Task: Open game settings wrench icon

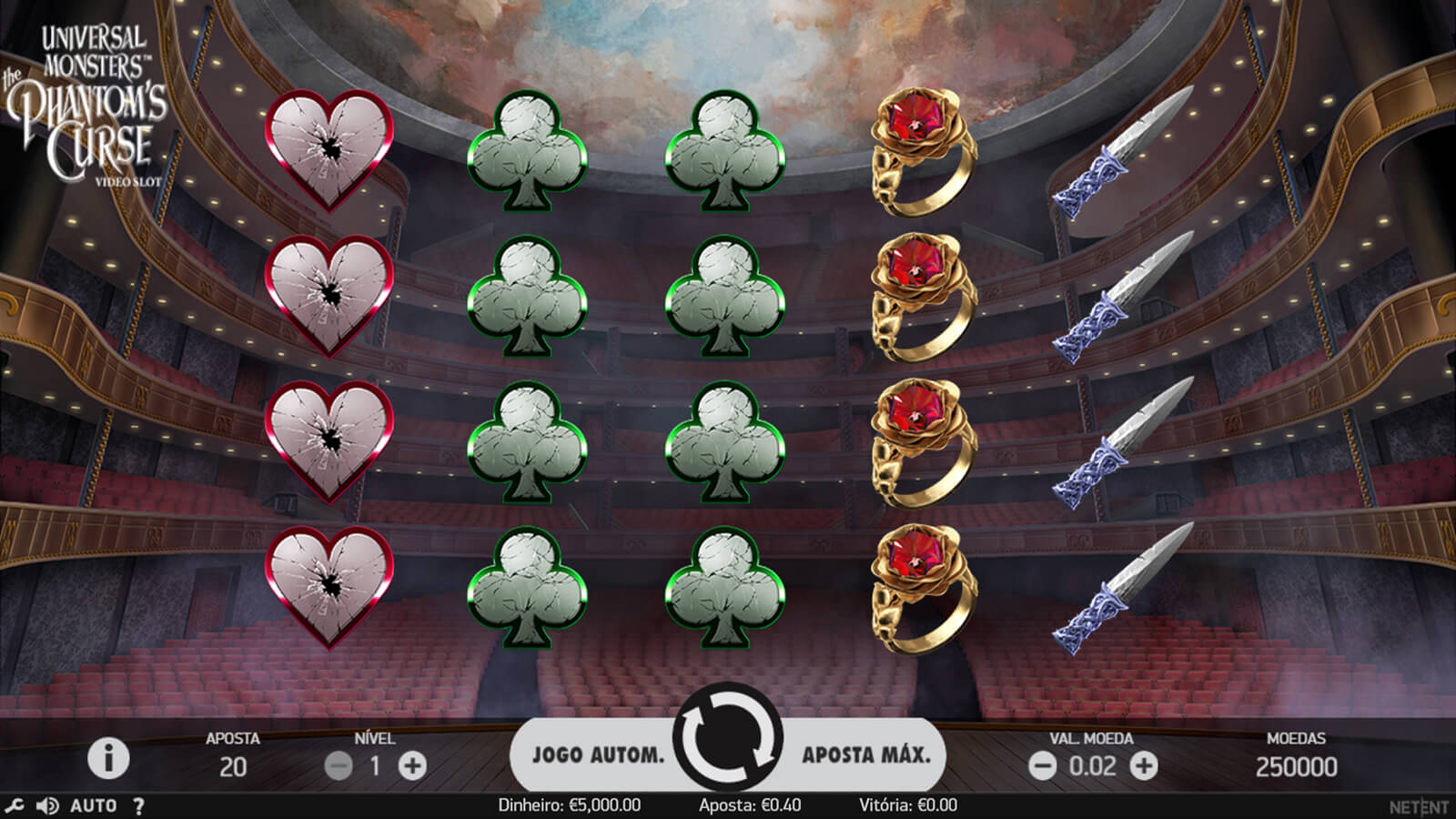Action: [15, 806]
